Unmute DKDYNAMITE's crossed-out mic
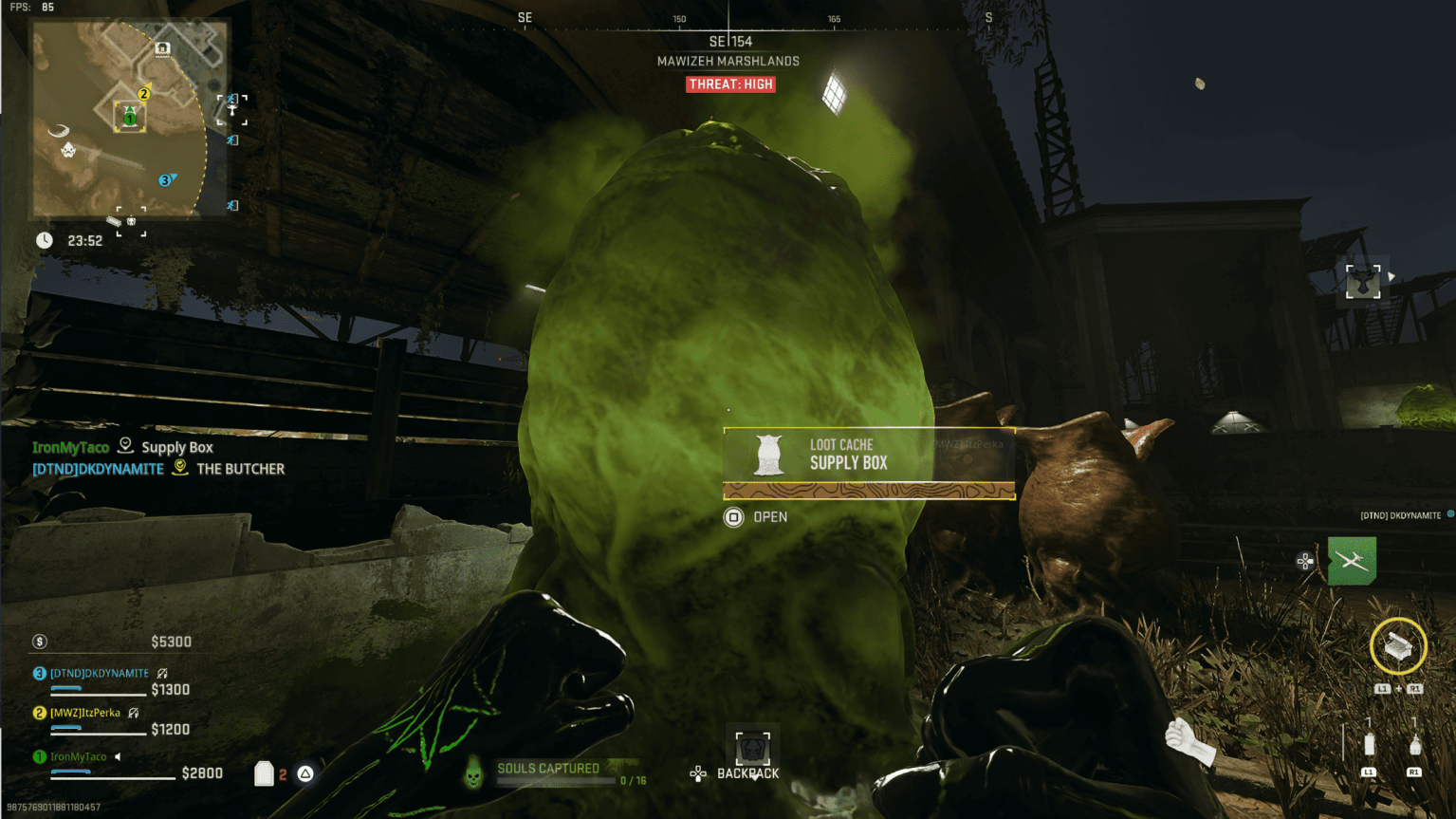This screenshot has height=819, width=1456. 162,672
